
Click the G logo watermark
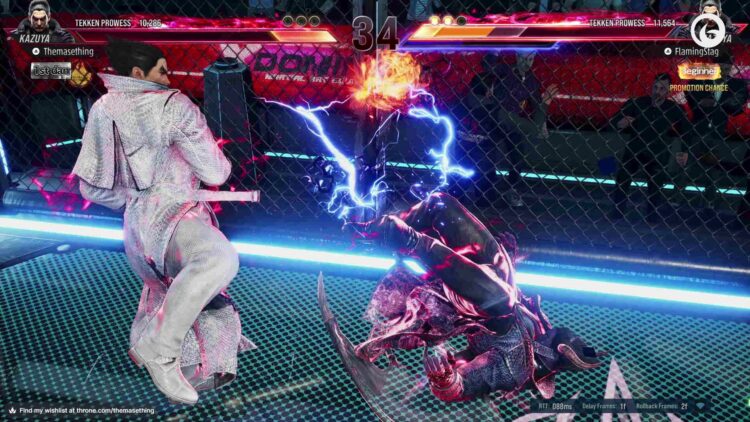point(708,24)
